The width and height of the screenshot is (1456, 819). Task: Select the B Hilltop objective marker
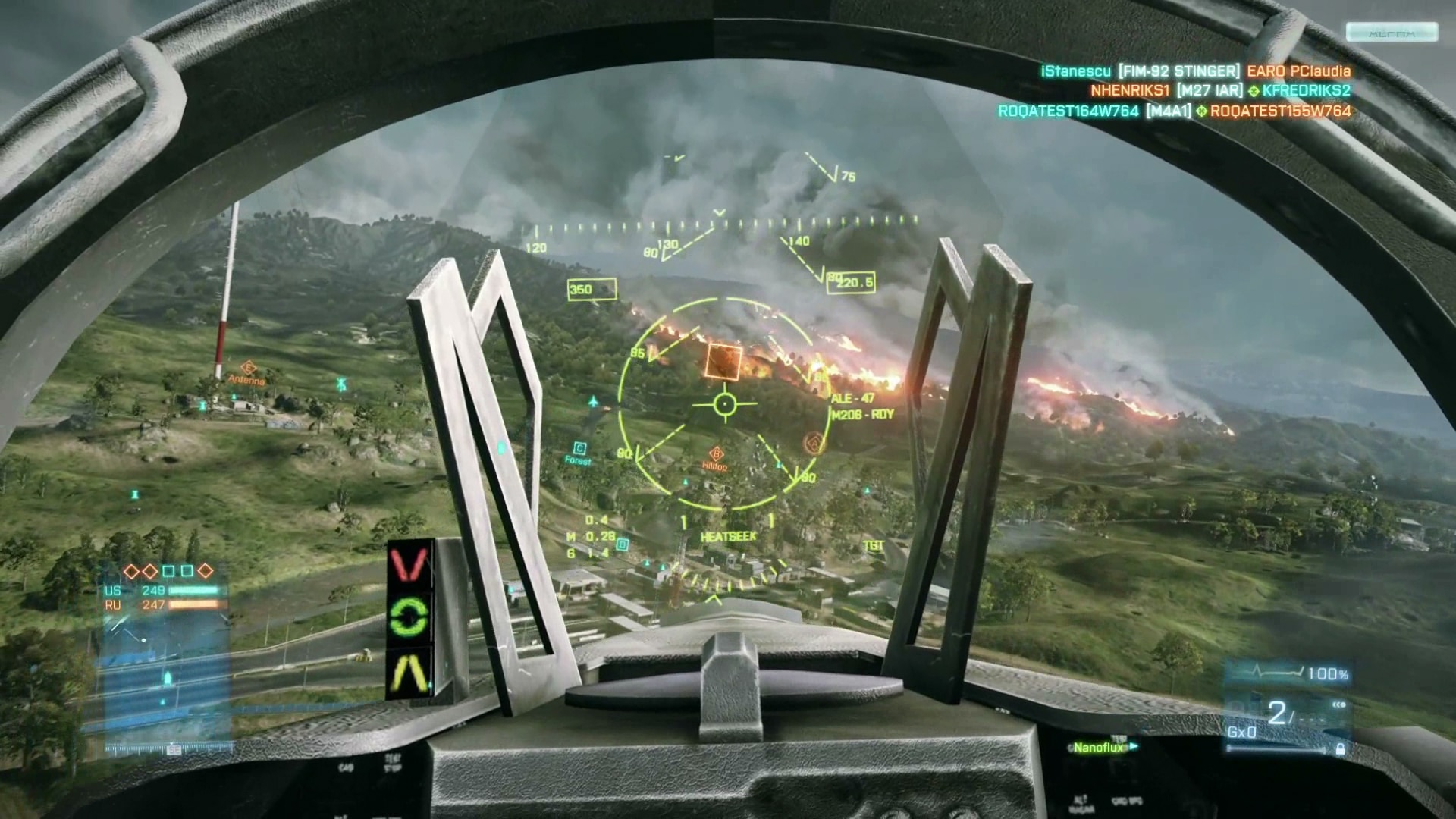tap(717, 455)
